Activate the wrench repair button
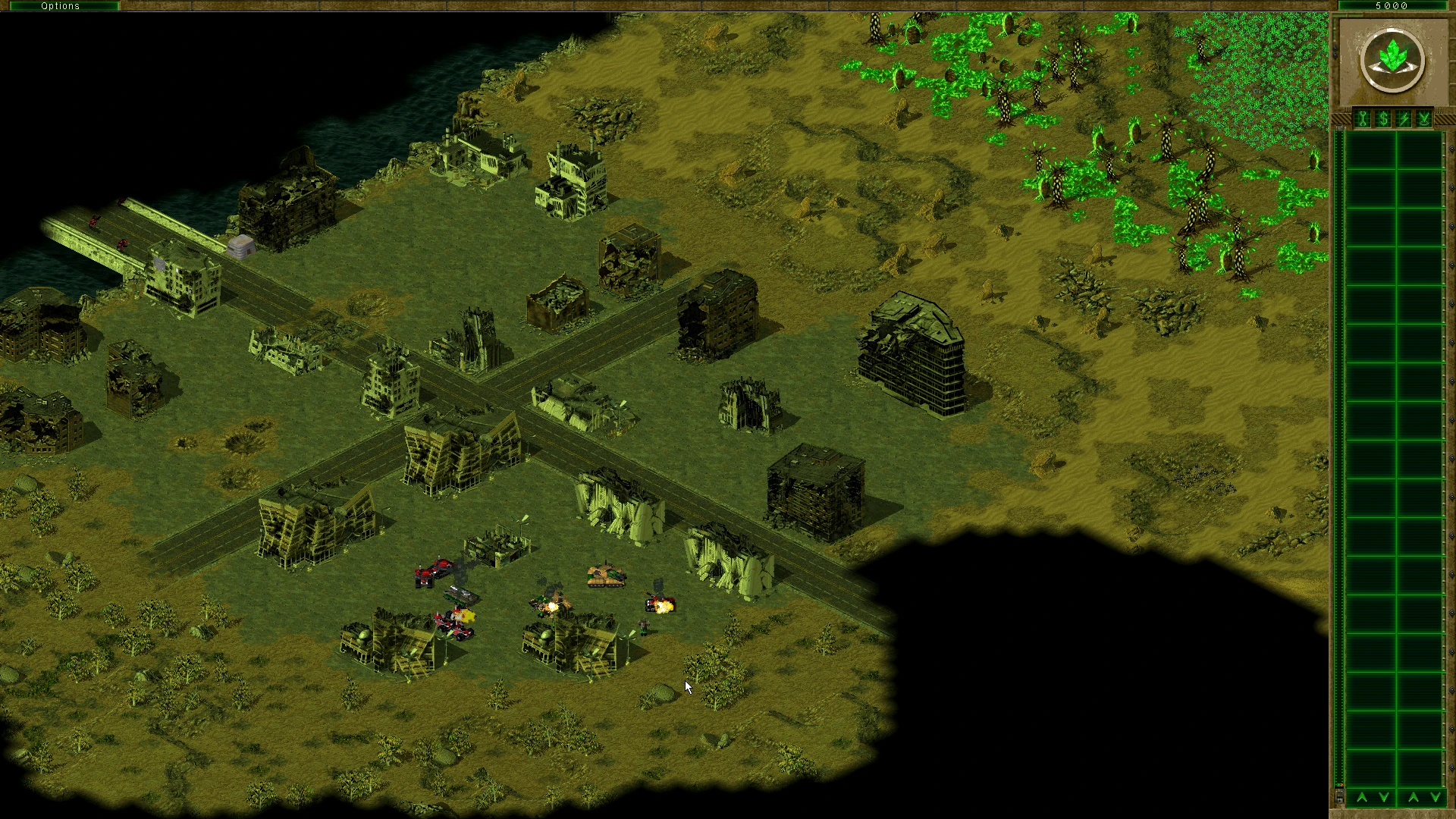Viewport: 1456px width, 819px height. point(1363,119)
